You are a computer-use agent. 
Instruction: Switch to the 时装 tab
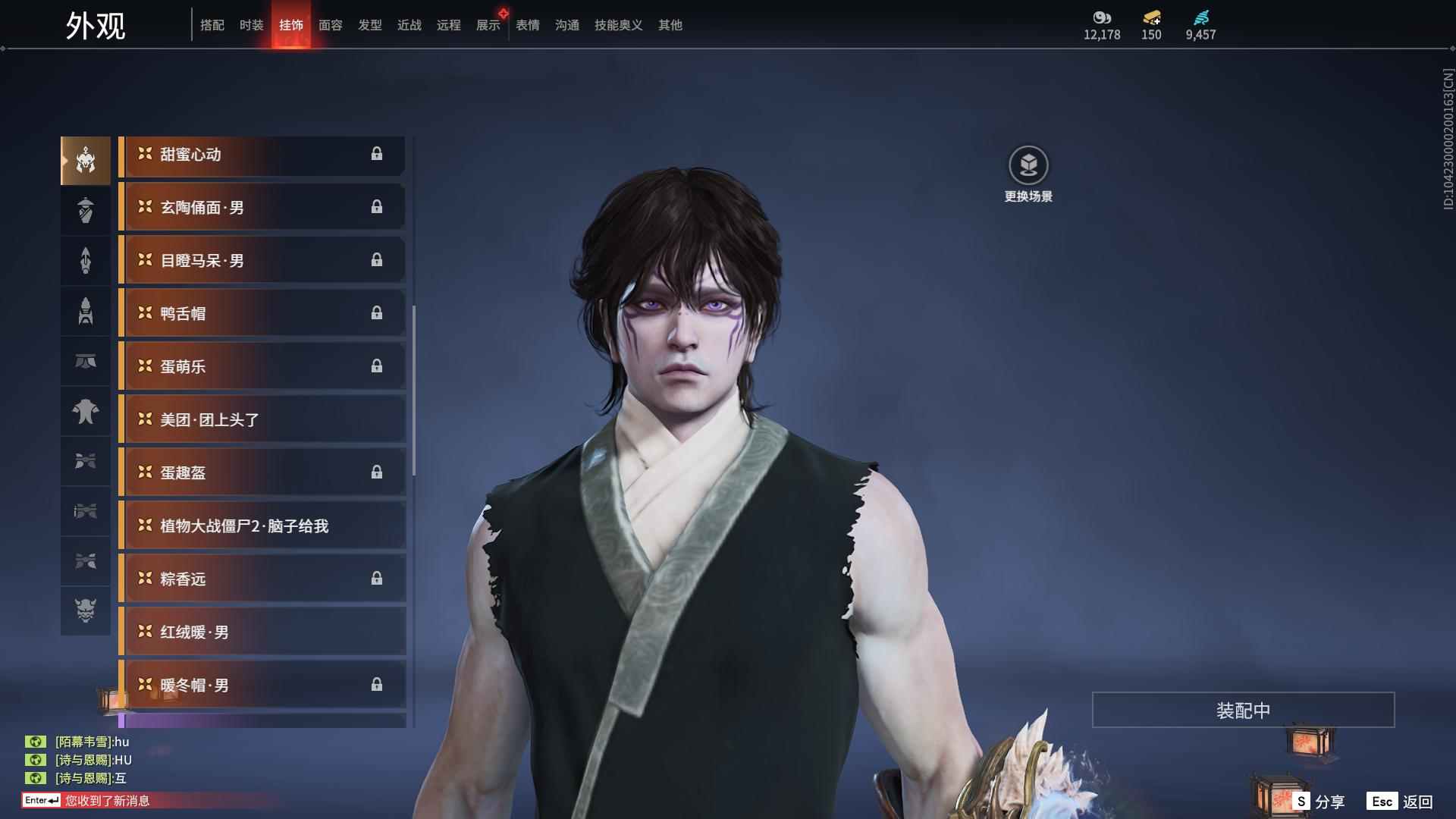coord(252,25)
